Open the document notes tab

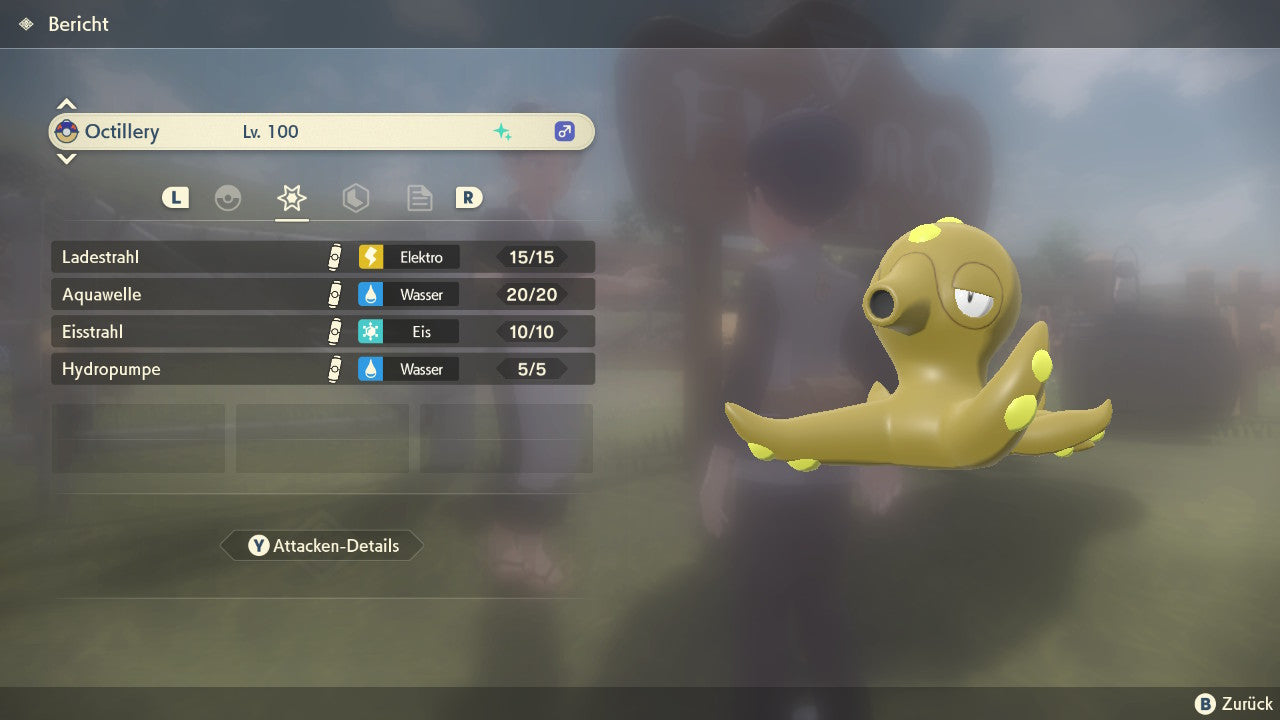[419, 198]
